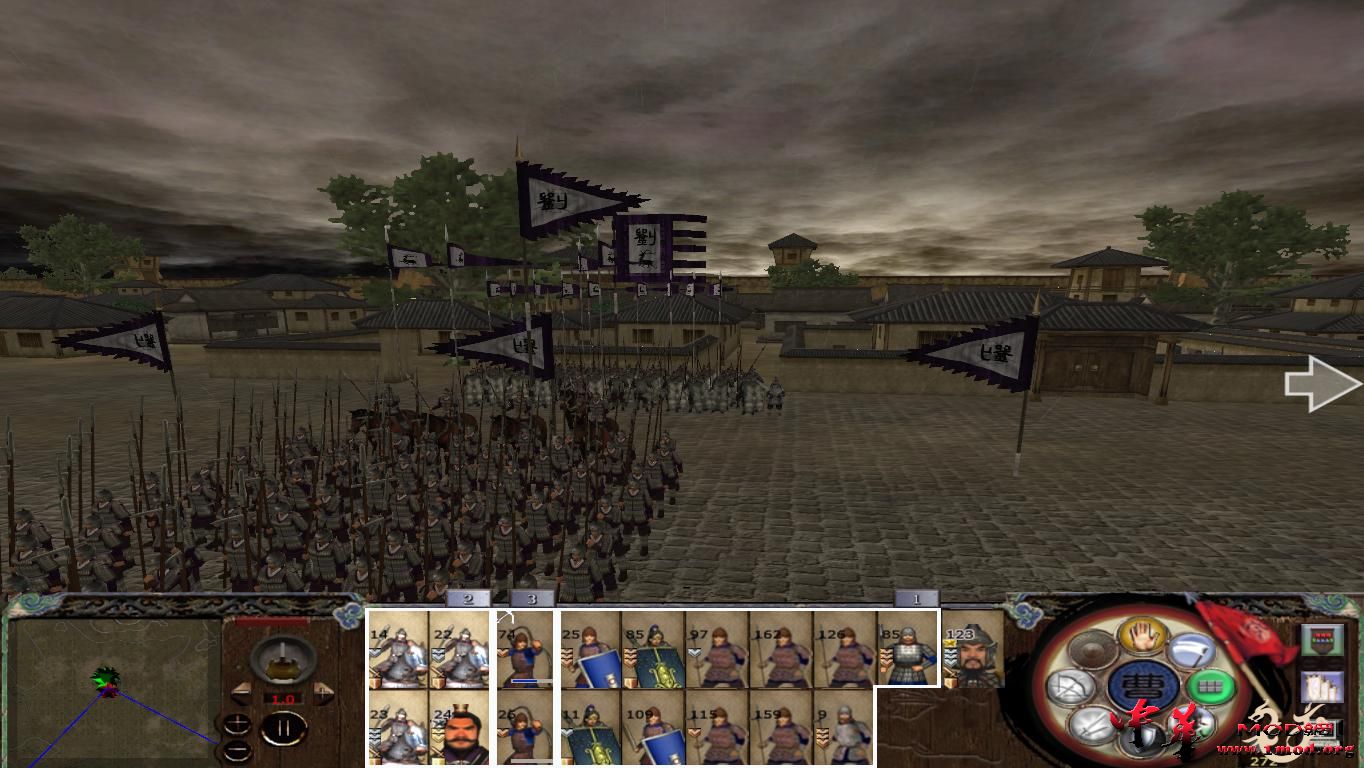This screenshot has height=768, width=1364.
Task: Activate group formation via green grid icon
Action: pyautogui.click(x=1208, y=684)
